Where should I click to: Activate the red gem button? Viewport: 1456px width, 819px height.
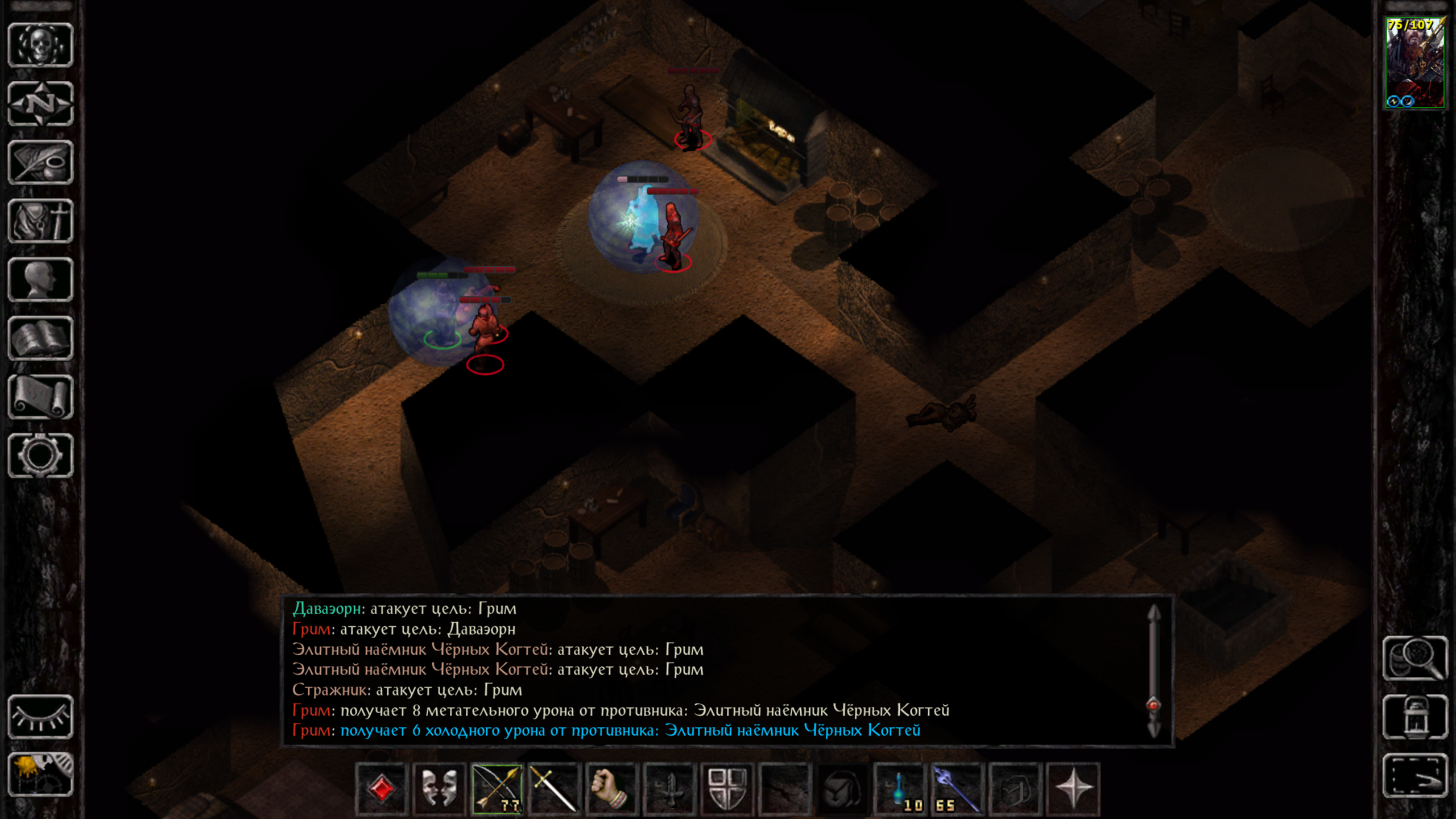(382, 789)
